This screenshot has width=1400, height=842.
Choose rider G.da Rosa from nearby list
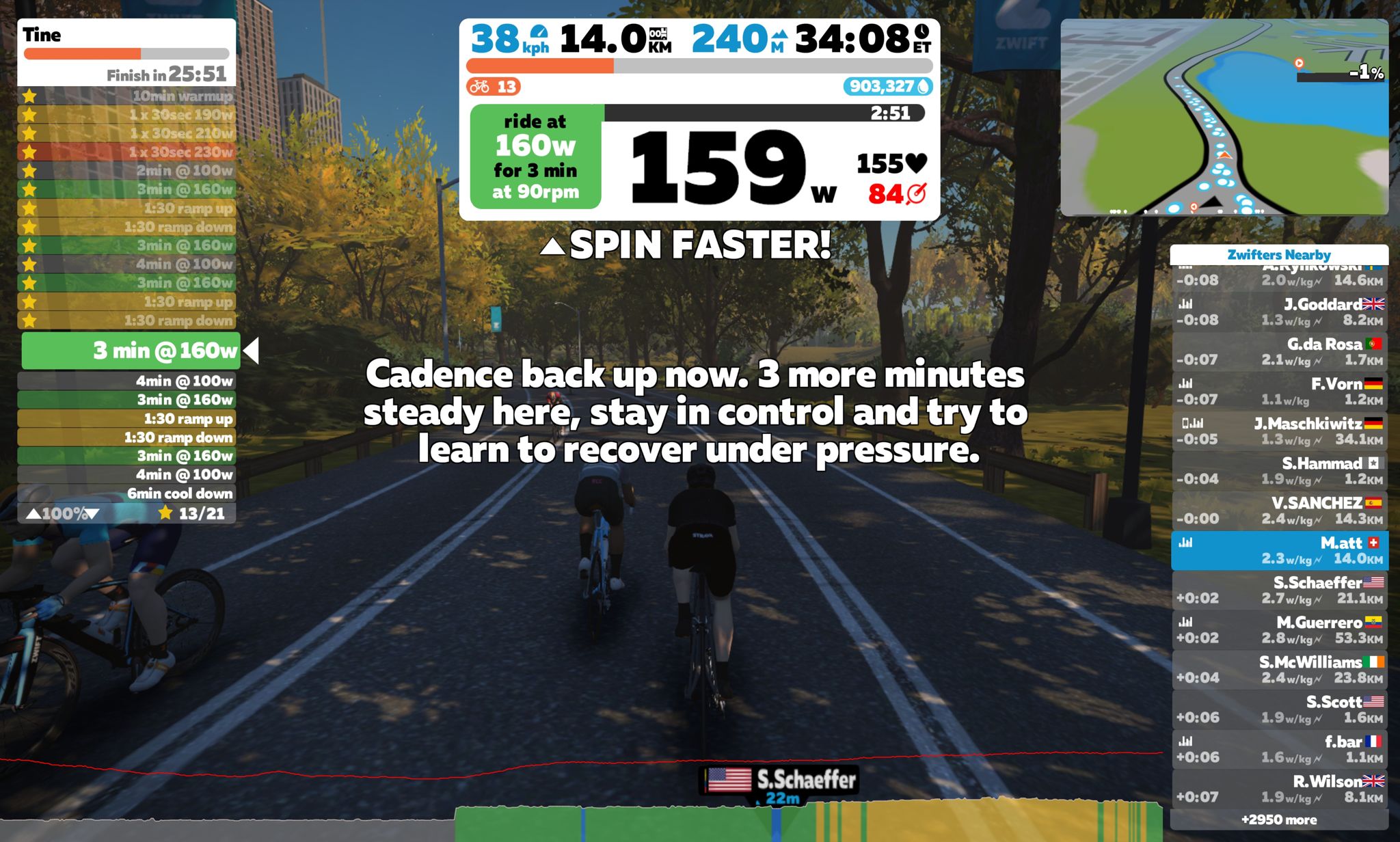(x=1279, y=351)
